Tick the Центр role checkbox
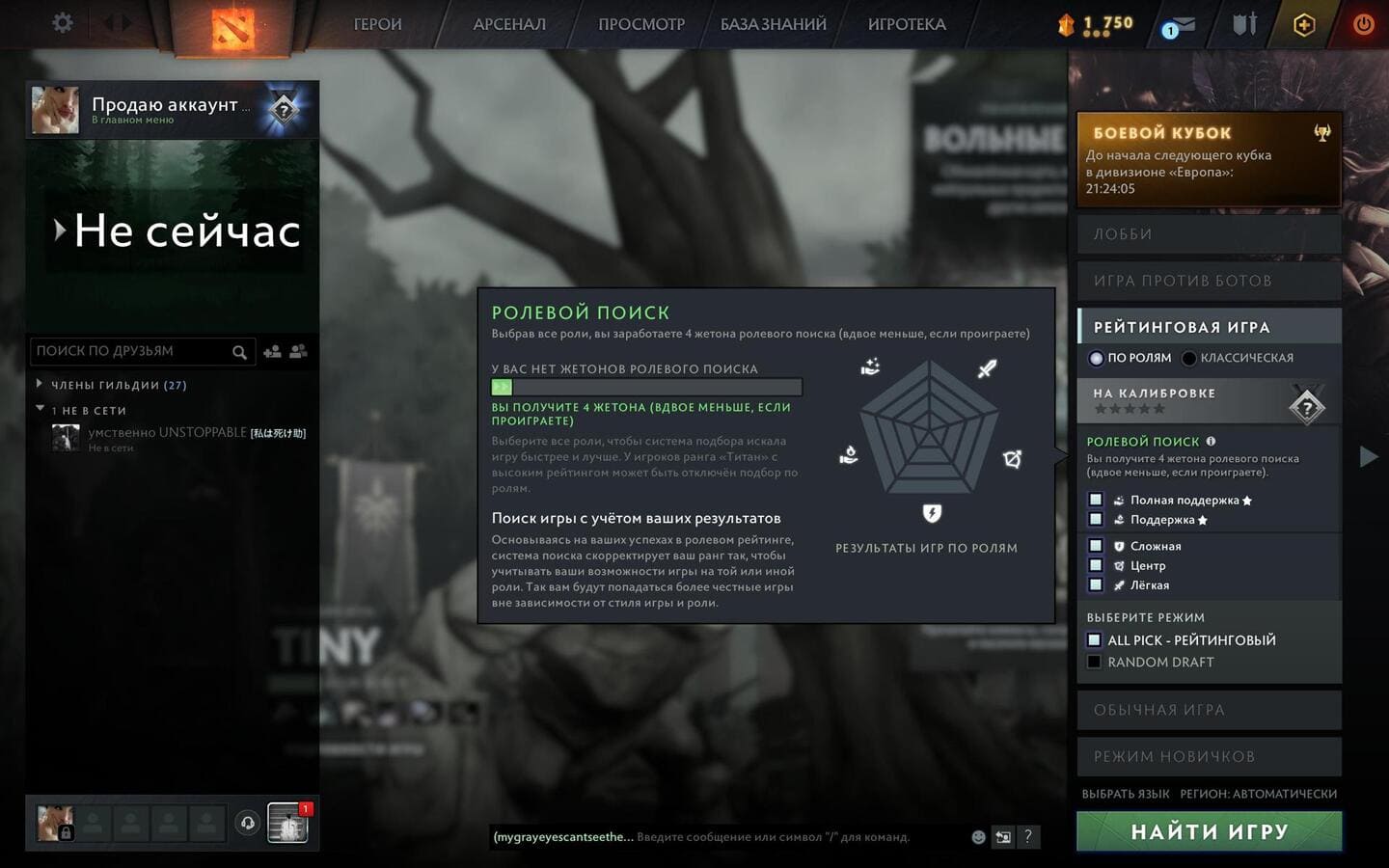The height and width of the screenshot is (868, 1389). (x=1096, y=565)
